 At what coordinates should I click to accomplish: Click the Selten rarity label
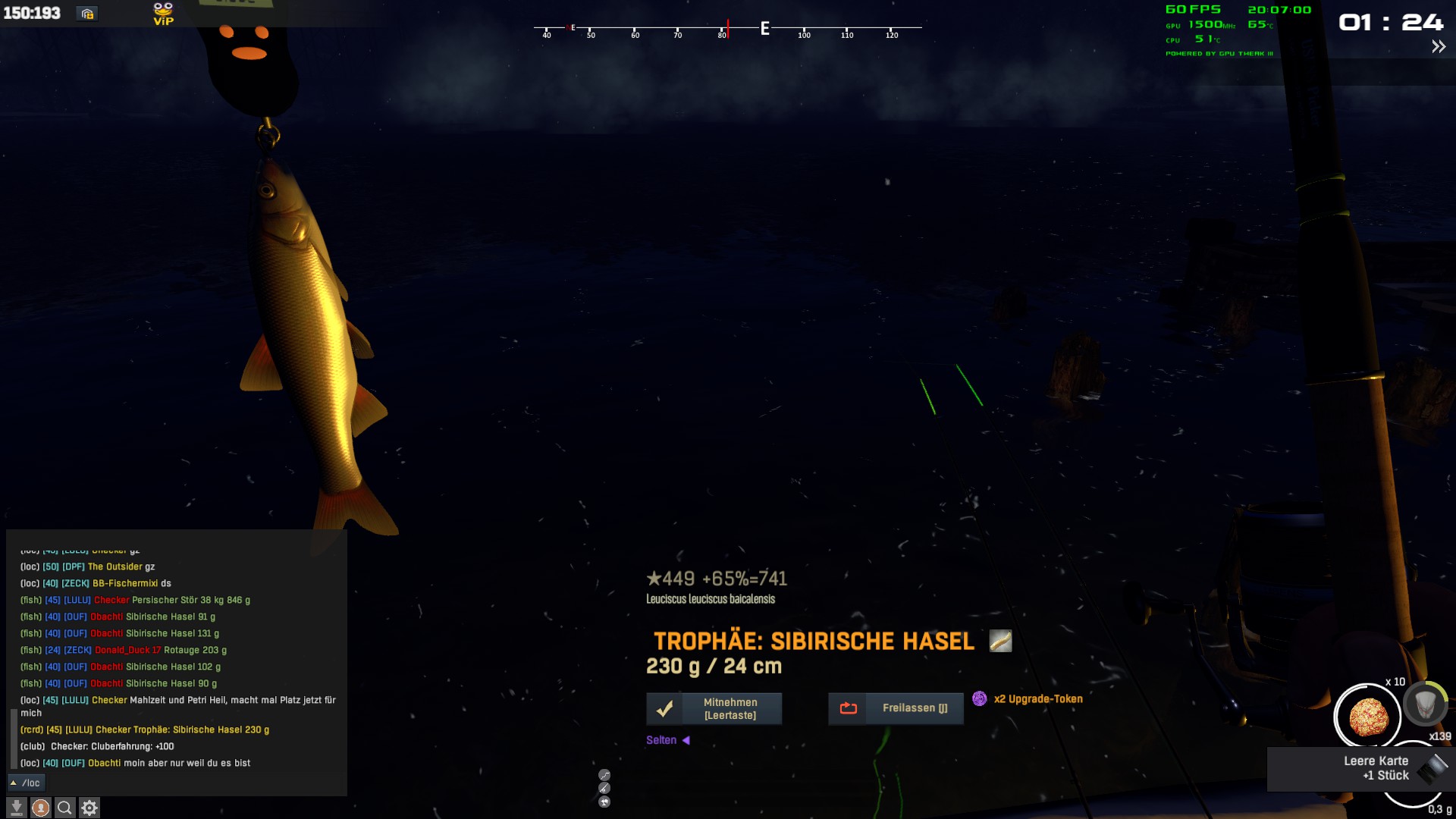[x=661, y=740]
